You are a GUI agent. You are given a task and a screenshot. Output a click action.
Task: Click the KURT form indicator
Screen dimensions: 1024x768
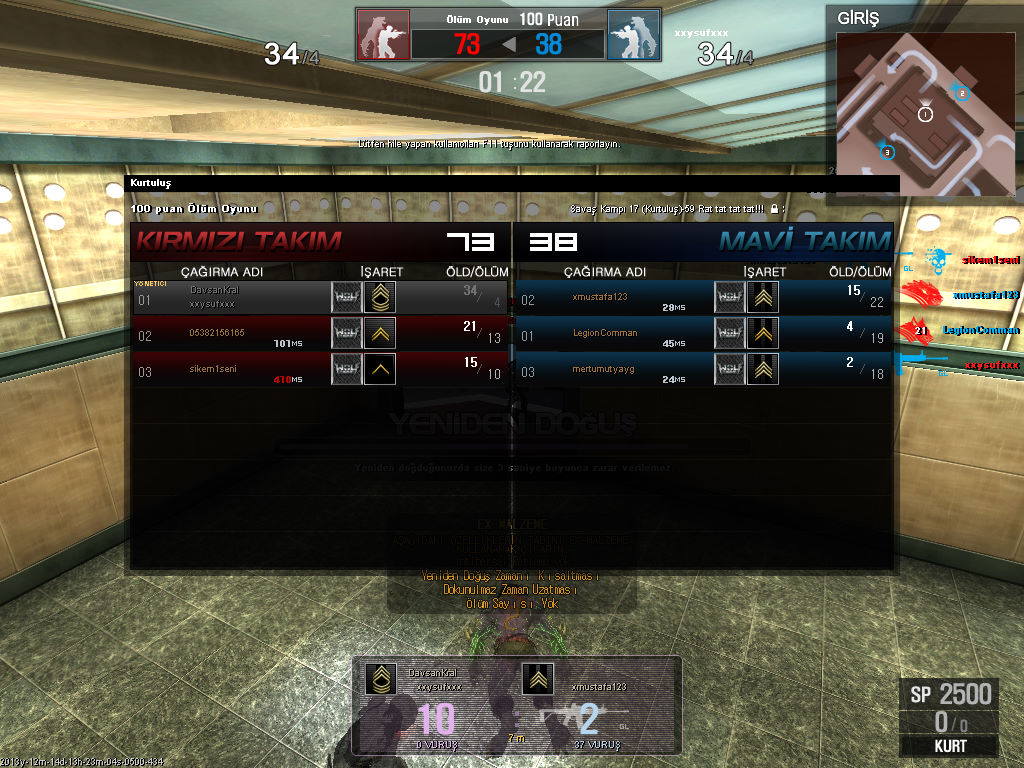[949, 746]
